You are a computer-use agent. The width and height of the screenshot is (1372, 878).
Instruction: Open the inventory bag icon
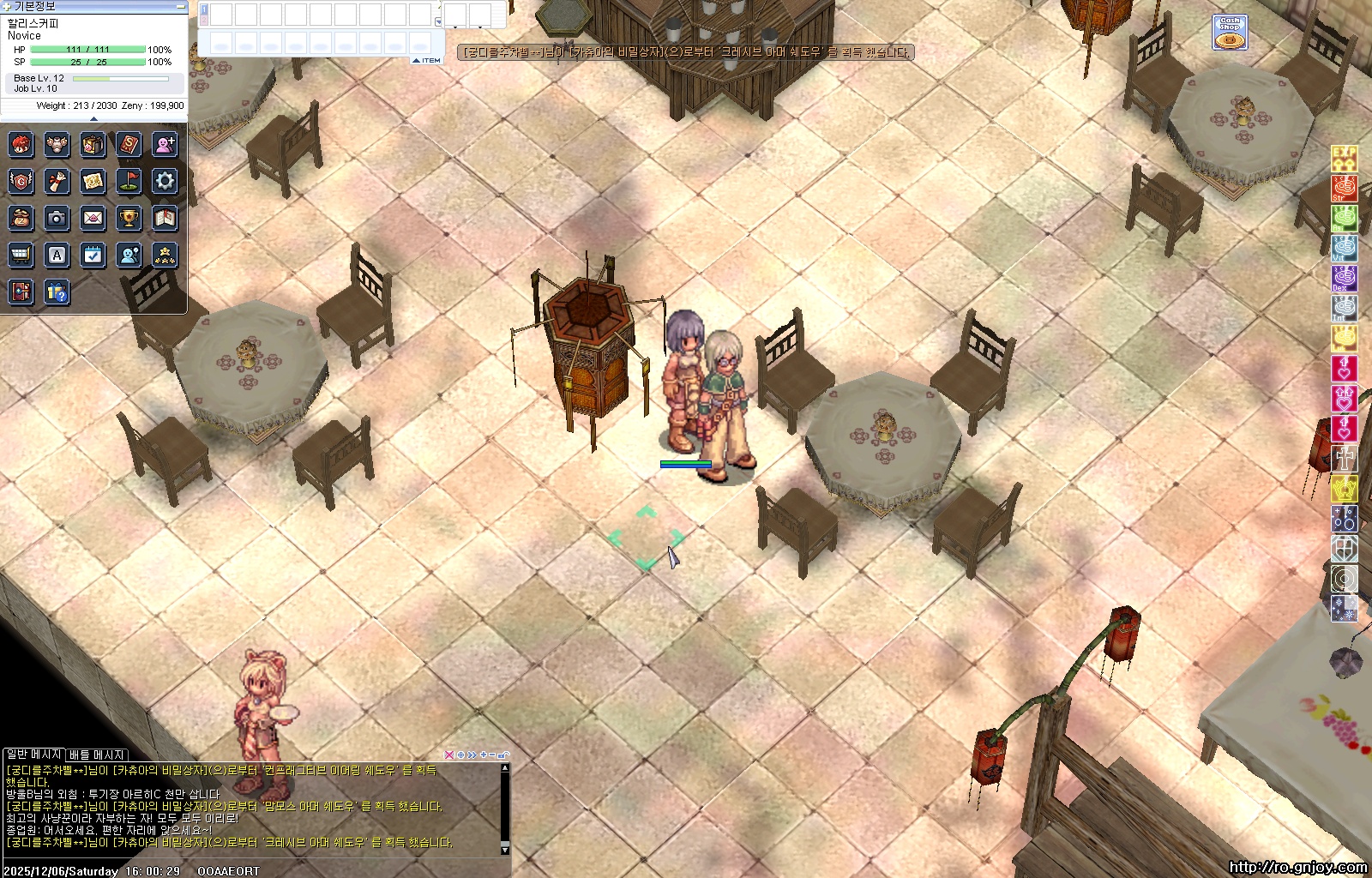[93, 144]
